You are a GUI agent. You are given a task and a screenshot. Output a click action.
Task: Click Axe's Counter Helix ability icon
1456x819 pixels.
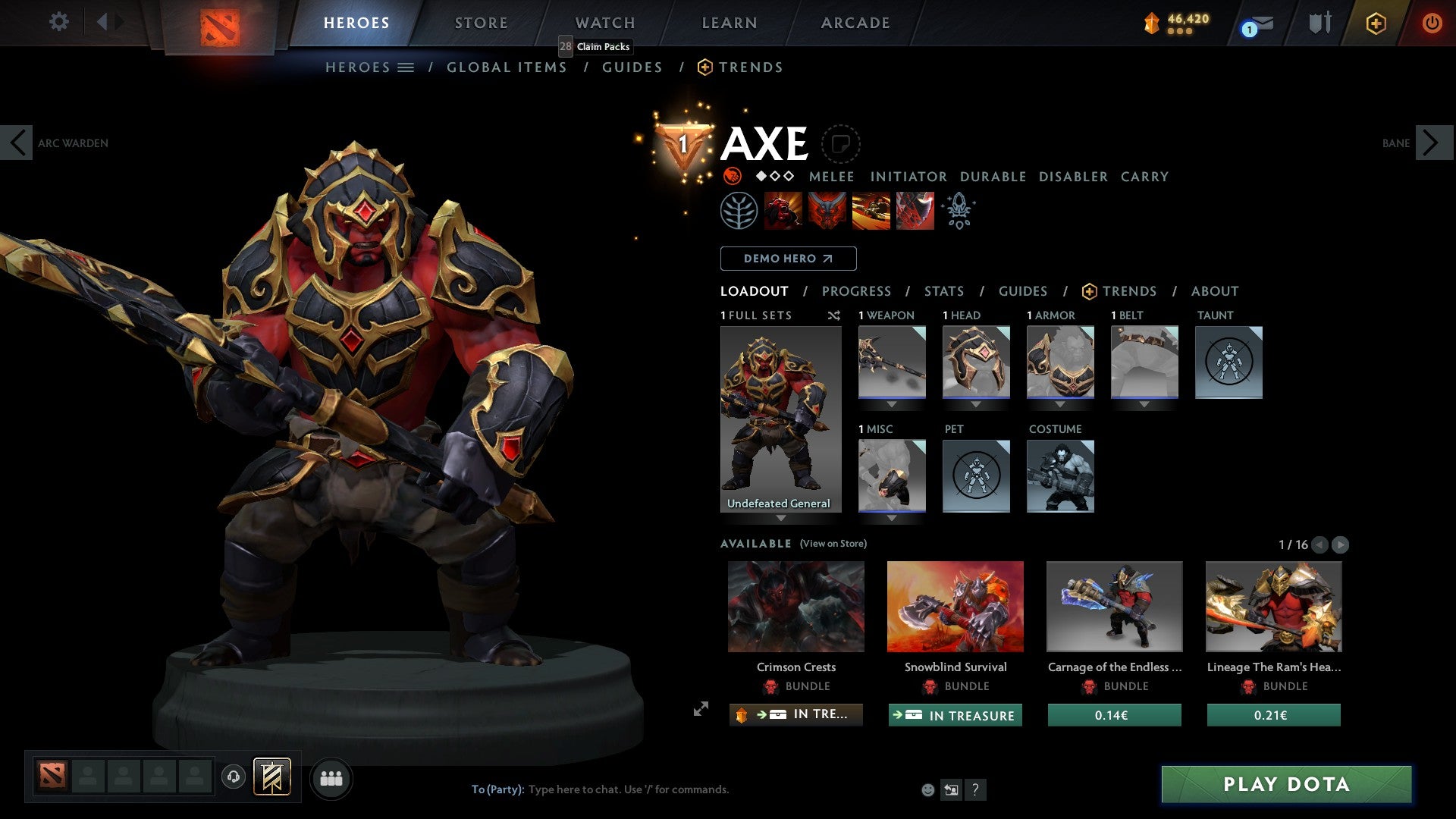tap(871, 210)
